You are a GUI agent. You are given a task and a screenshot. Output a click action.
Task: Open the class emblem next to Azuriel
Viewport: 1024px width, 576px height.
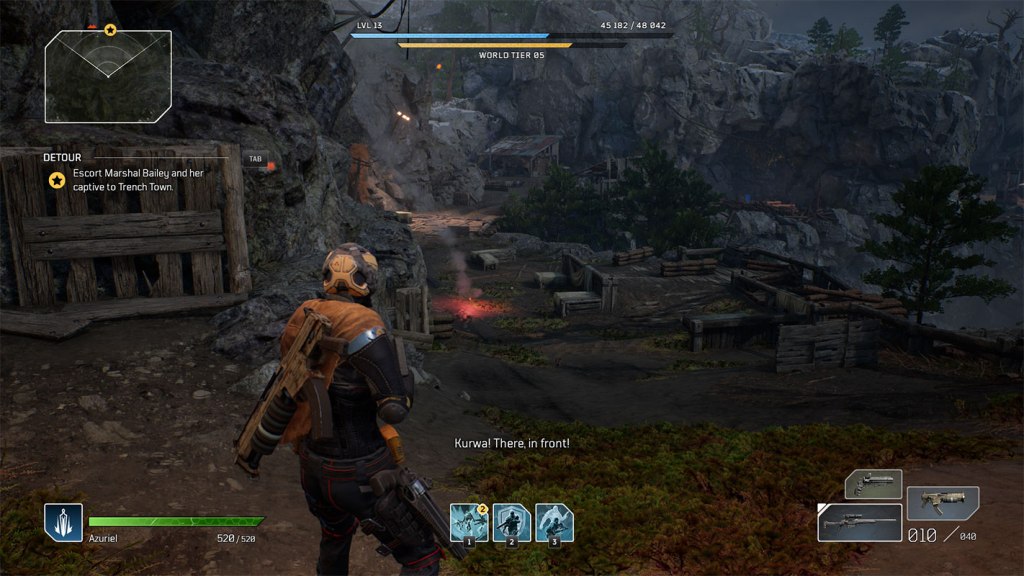click(62, 522)
